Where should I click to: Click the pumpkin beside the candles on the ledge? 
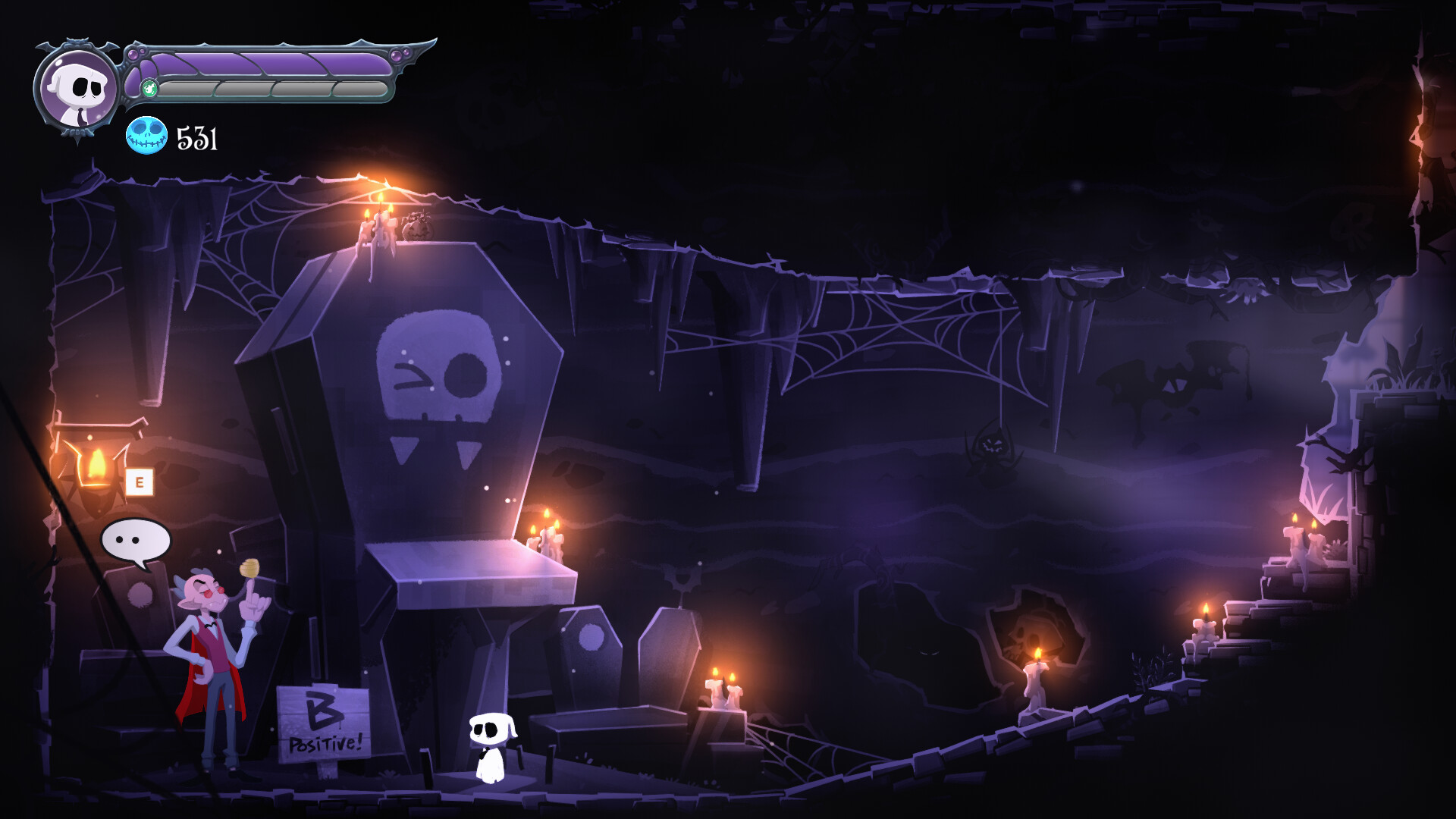[x=418, y=230]
